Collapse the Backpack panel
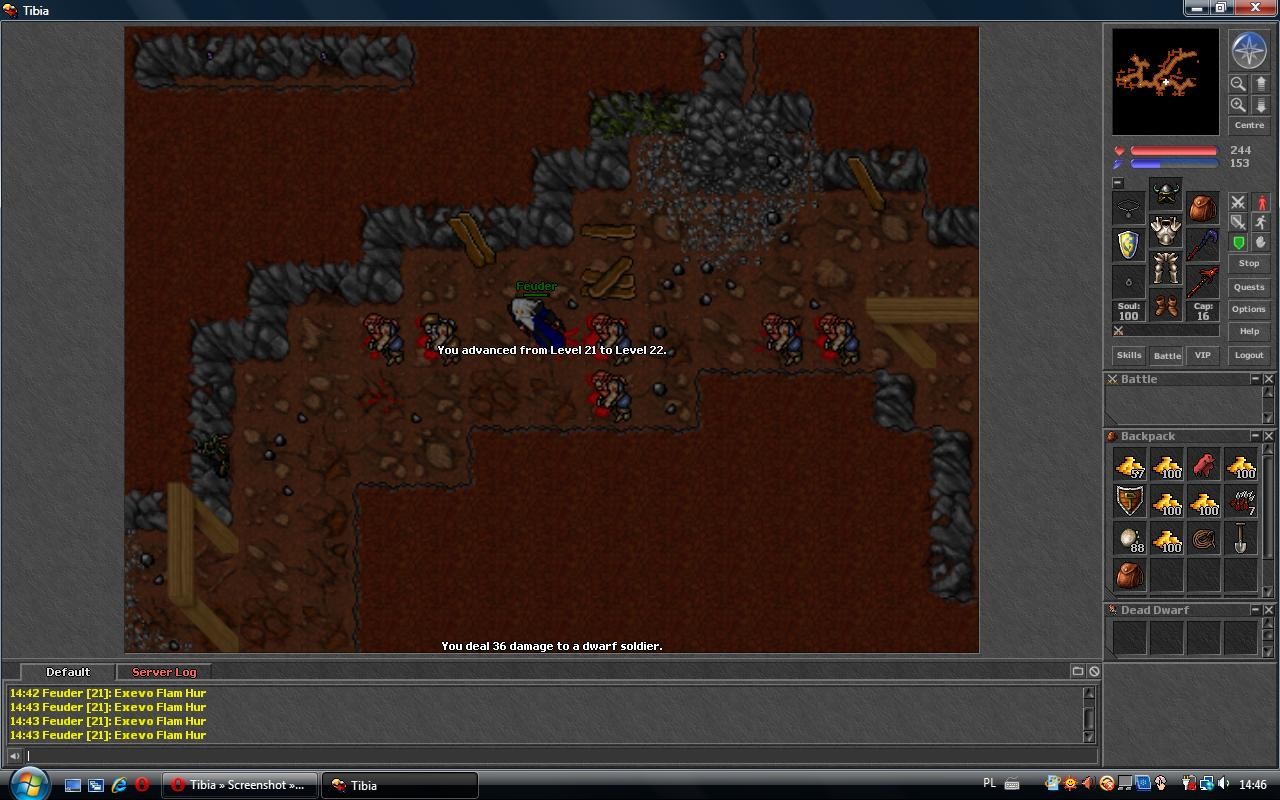 tap(1255, 436)
